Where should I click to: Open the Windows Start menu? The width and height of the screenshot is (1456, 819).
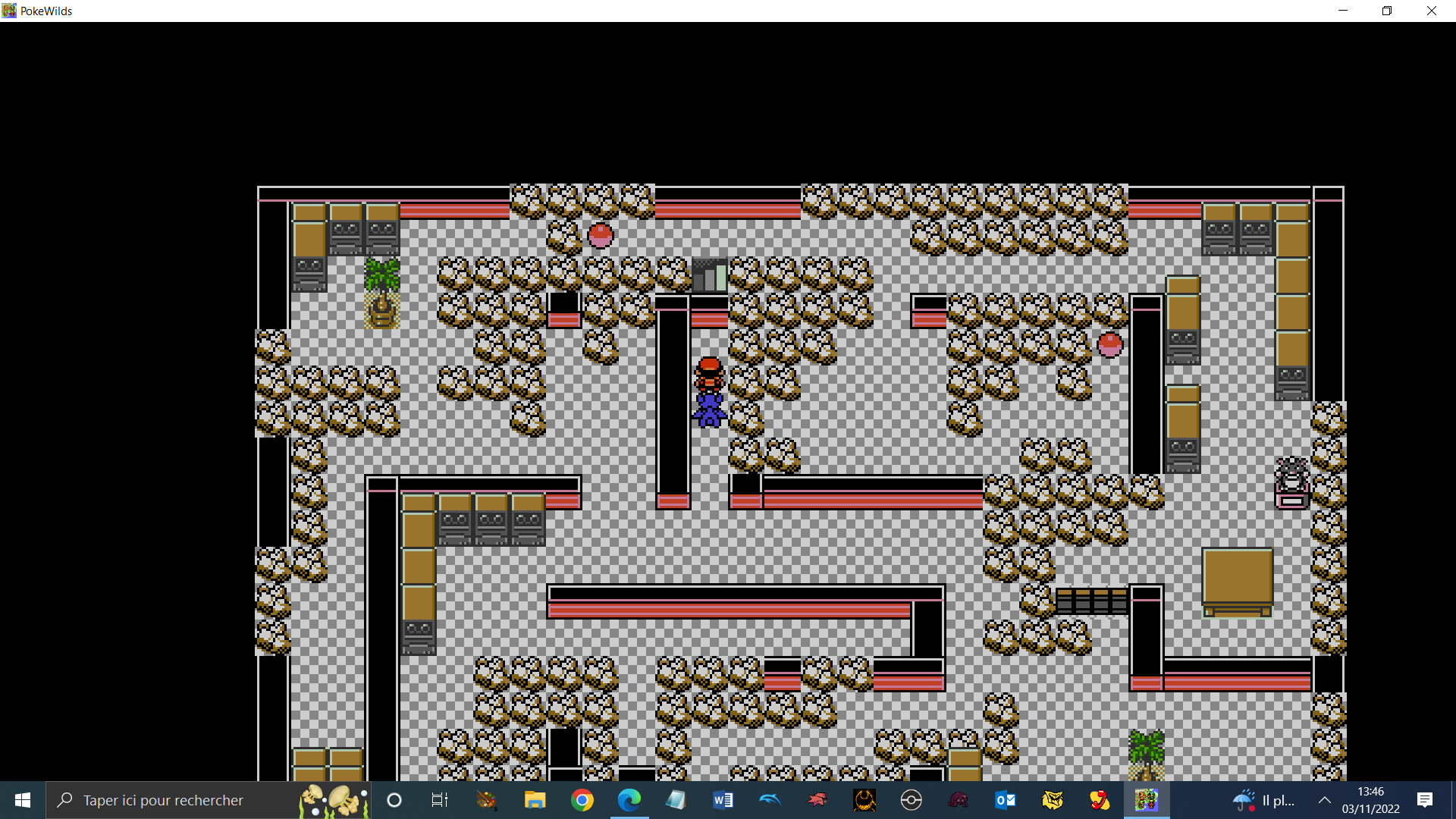[22, 800]
